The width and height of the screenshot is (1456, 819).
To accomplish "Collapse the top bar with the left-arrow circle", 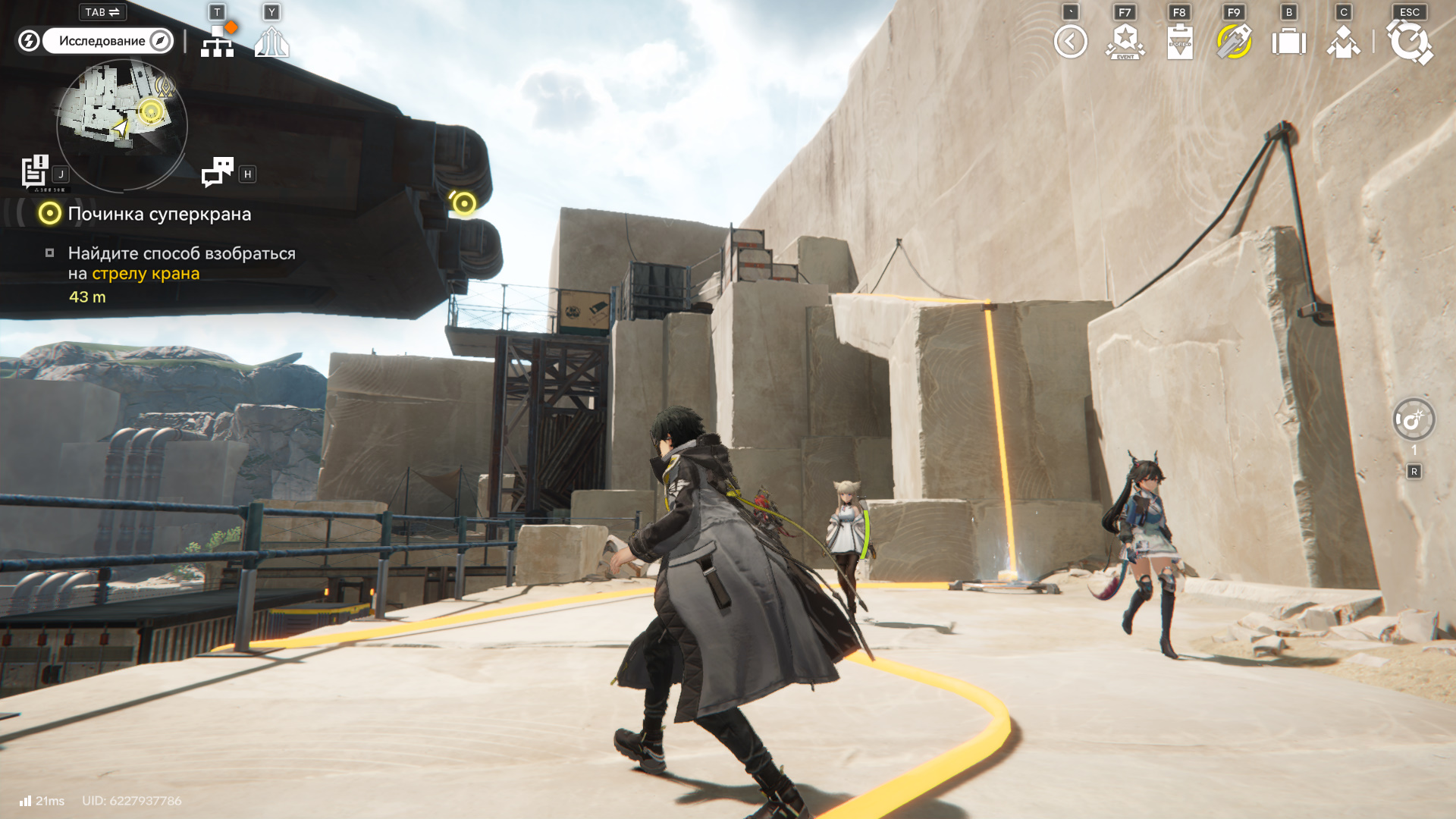I will point(1070,42).
